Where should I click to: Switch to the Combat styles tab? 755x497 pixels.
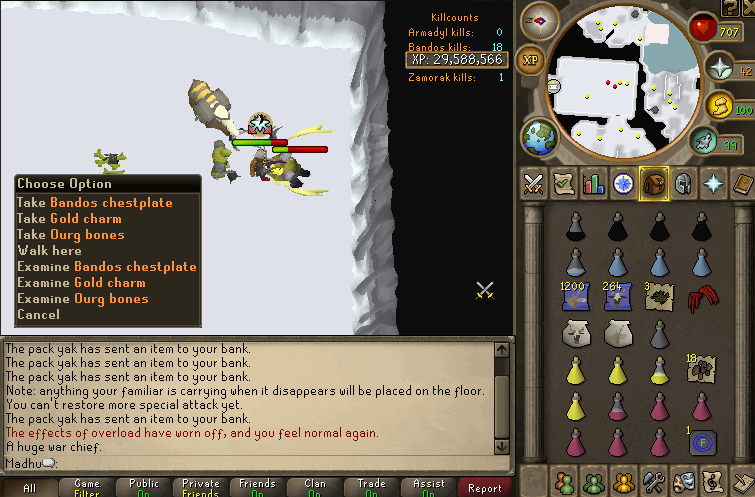click(534, 184)
